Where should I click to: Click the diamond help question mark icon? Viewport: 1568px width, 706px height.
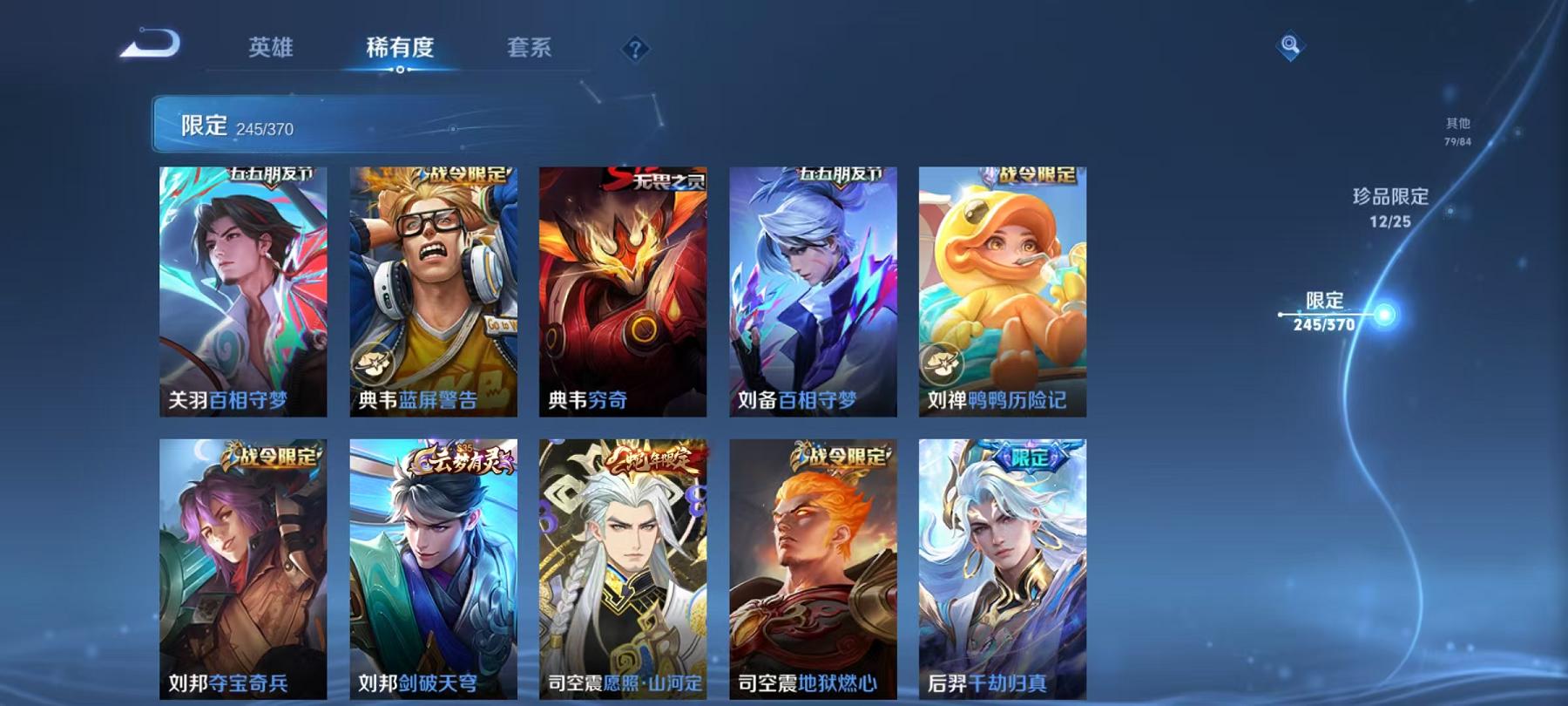click(x=637, y=50)
